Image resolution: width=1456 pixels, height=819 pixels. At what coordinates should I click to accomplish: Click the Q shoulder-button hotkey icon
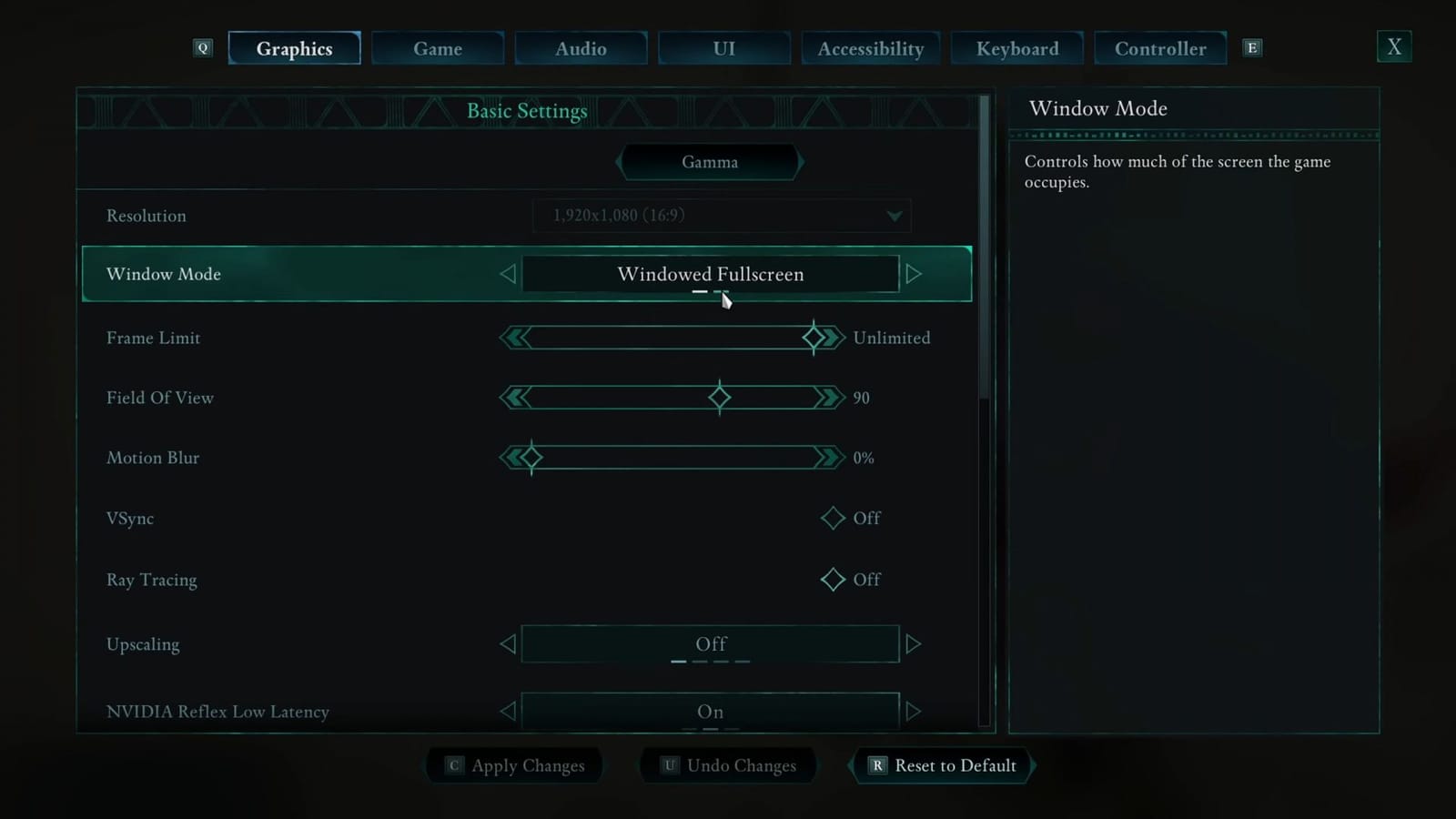(x=202, y=47)
